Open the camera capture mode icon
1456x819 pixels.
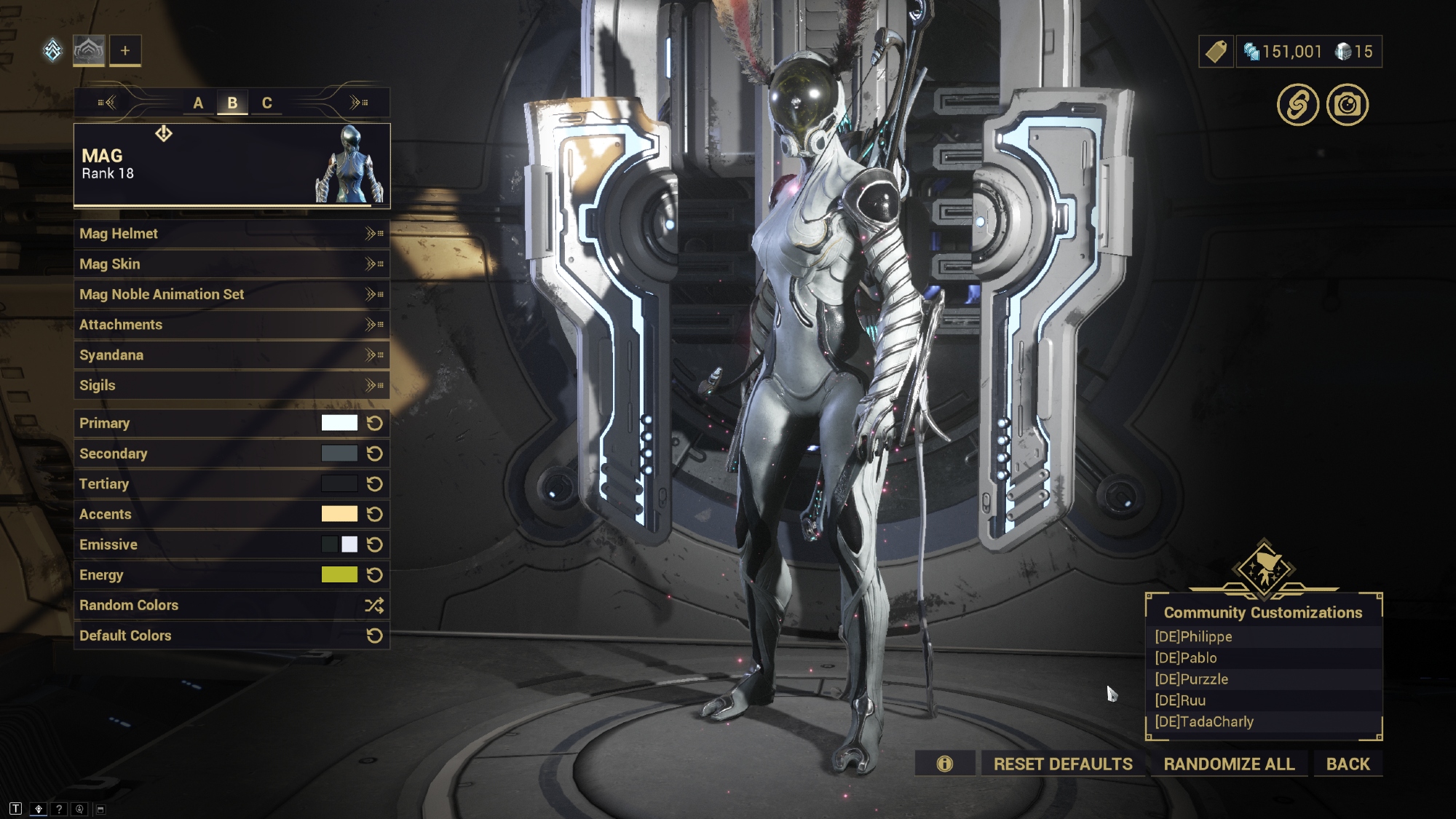1348,105
